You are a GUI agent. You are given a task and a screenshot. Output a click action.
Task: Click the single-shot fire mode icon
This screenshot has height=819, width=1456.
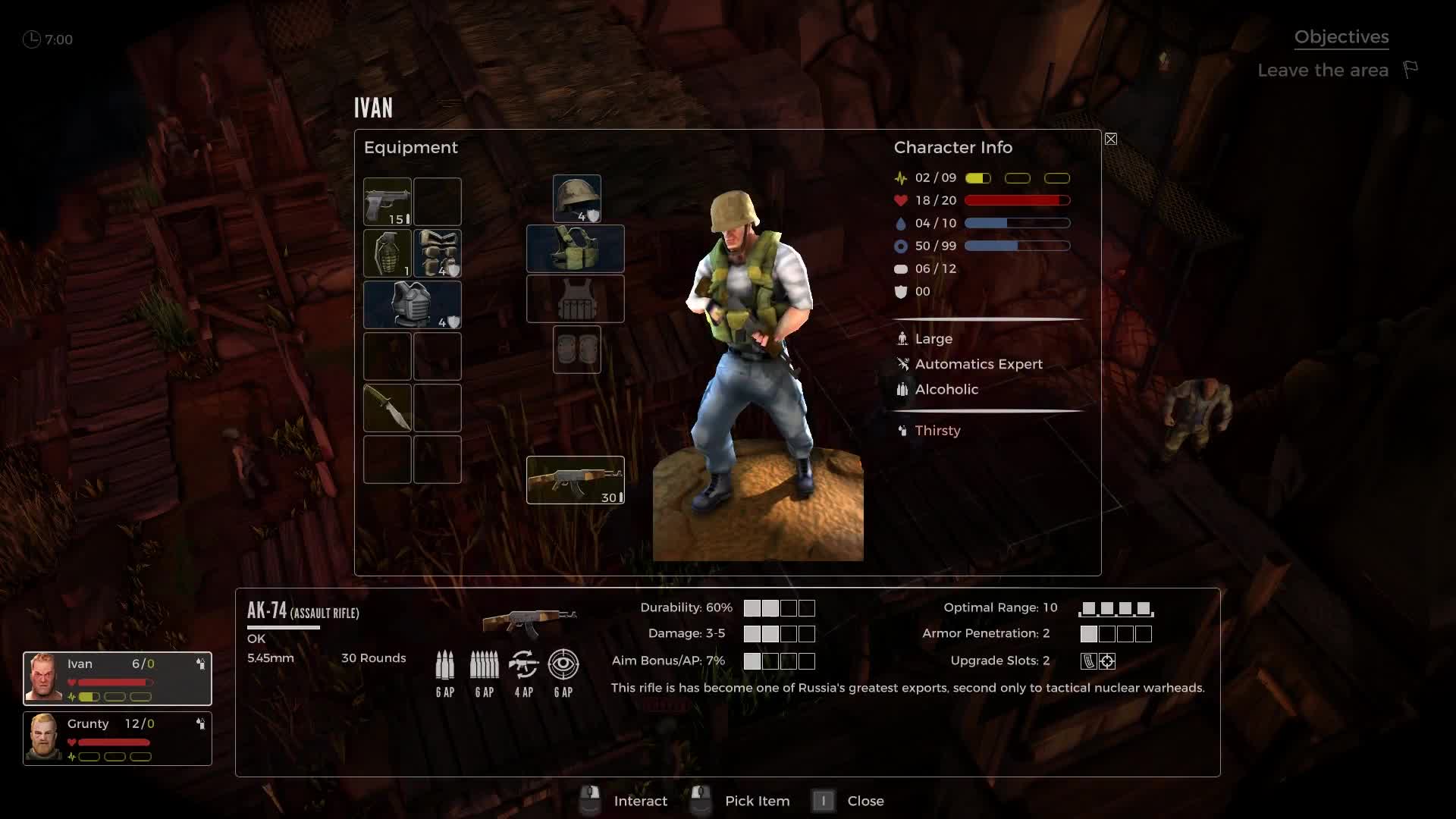tap(445, 666)
